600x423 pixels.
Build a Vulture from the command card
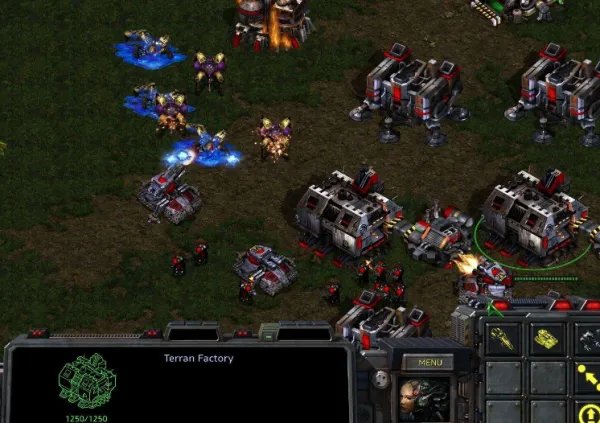pos(503,337)
